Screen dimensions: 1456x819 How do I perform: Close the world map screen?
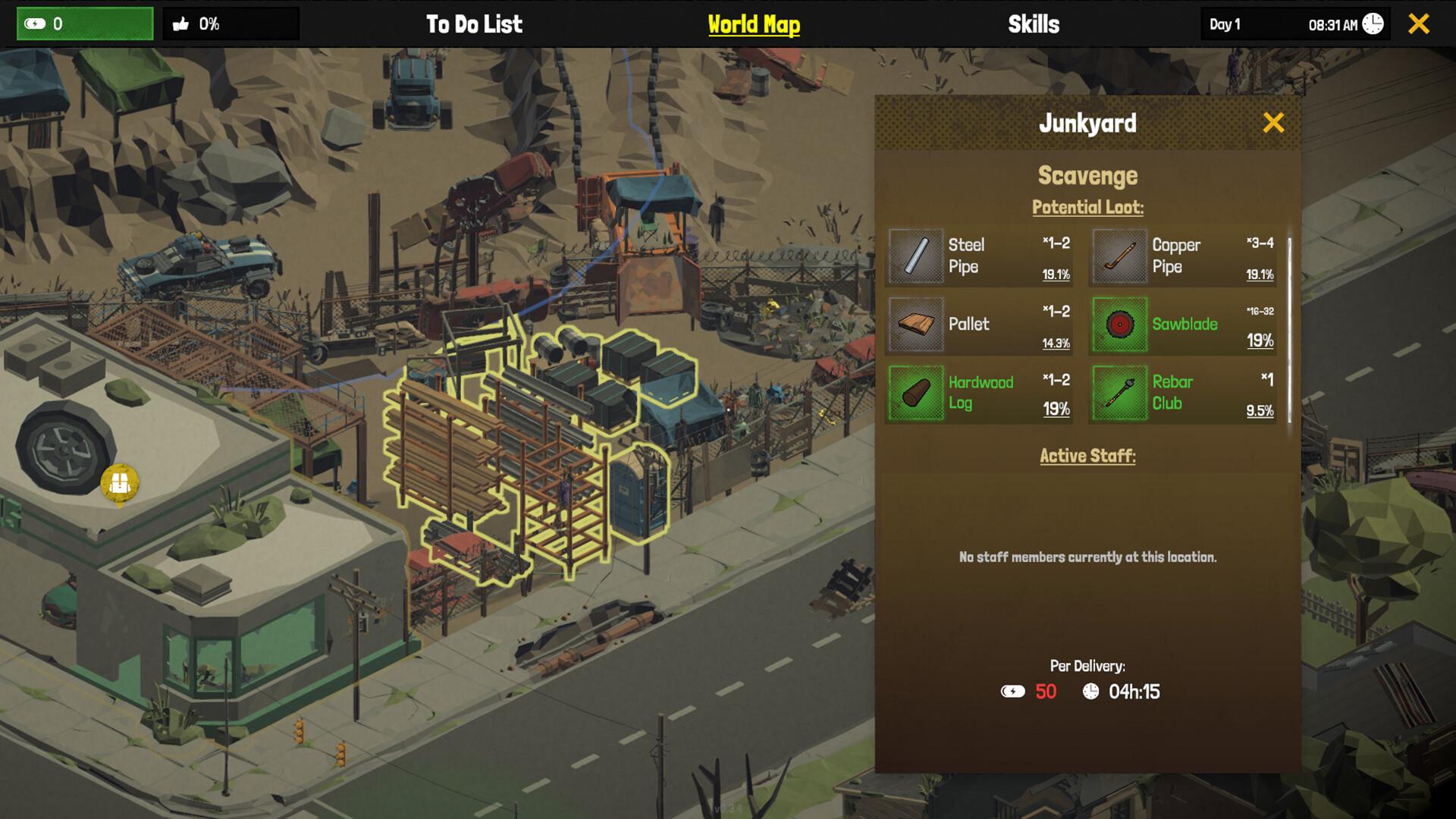point(1419,24)
